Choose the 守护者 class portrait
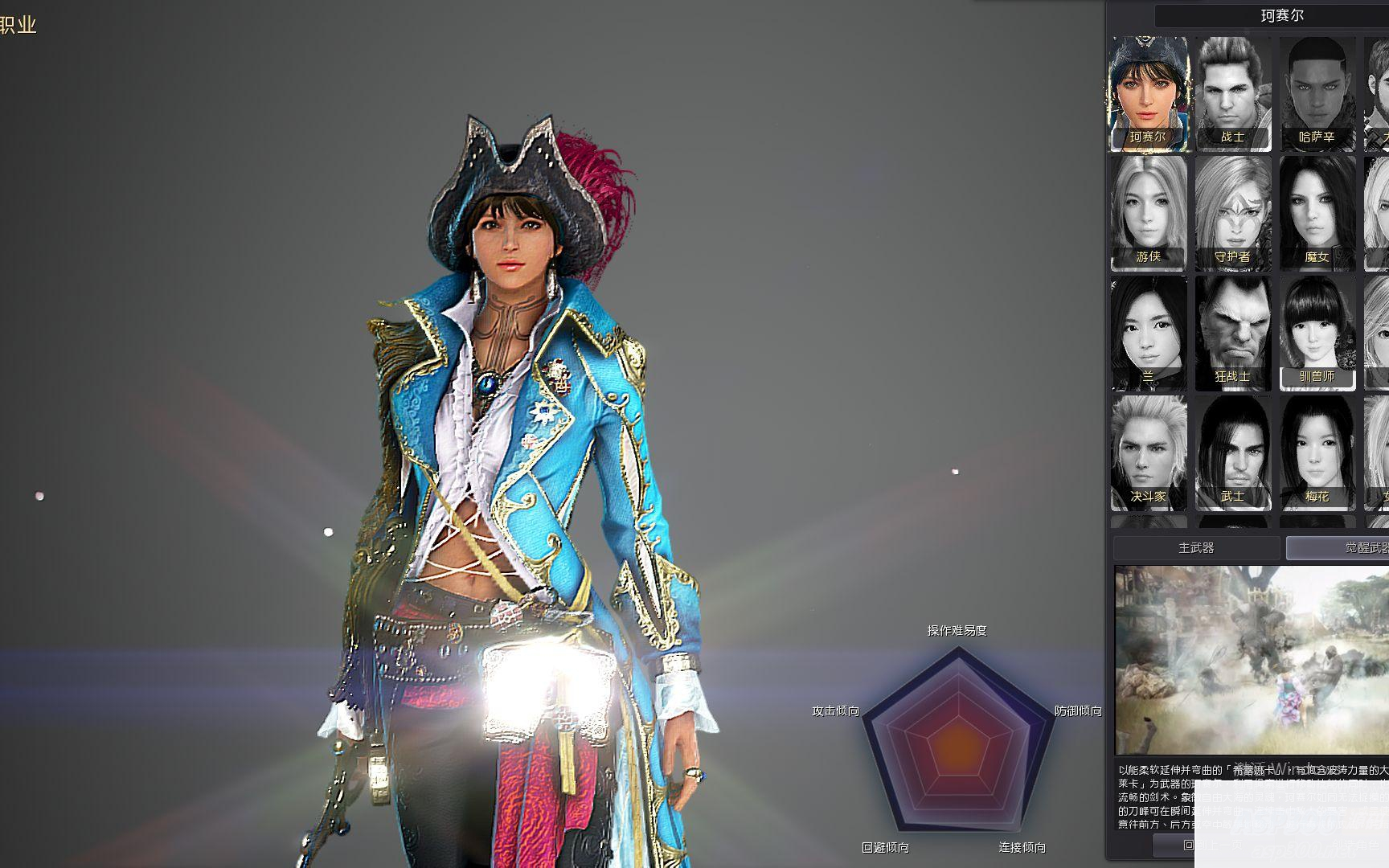1389x868 pixels. [x=1233, y=212]
